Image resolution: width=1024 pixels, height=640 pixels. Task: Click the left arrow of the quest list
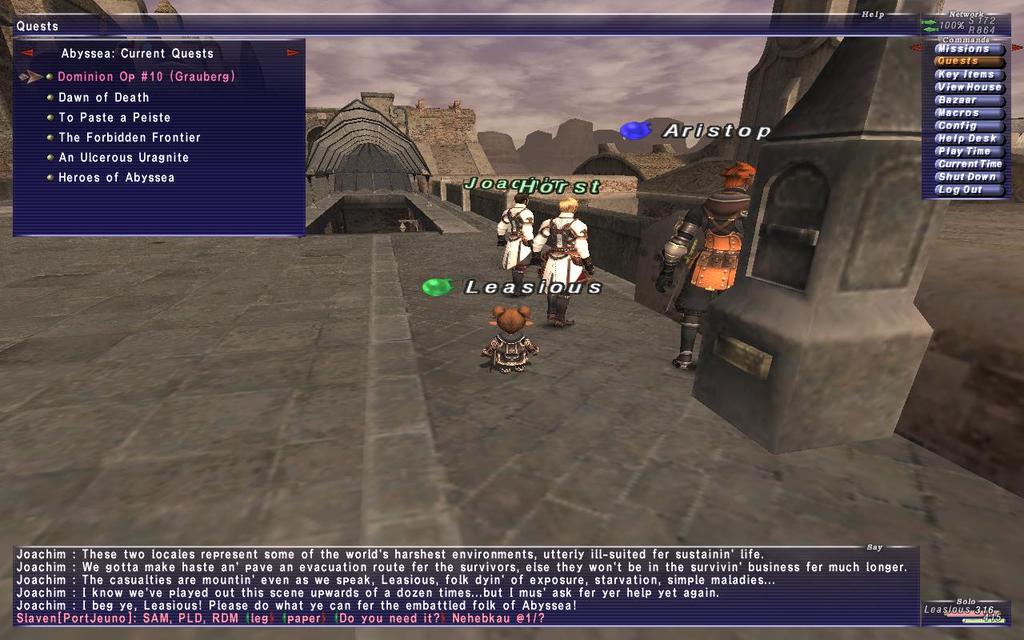27,53
